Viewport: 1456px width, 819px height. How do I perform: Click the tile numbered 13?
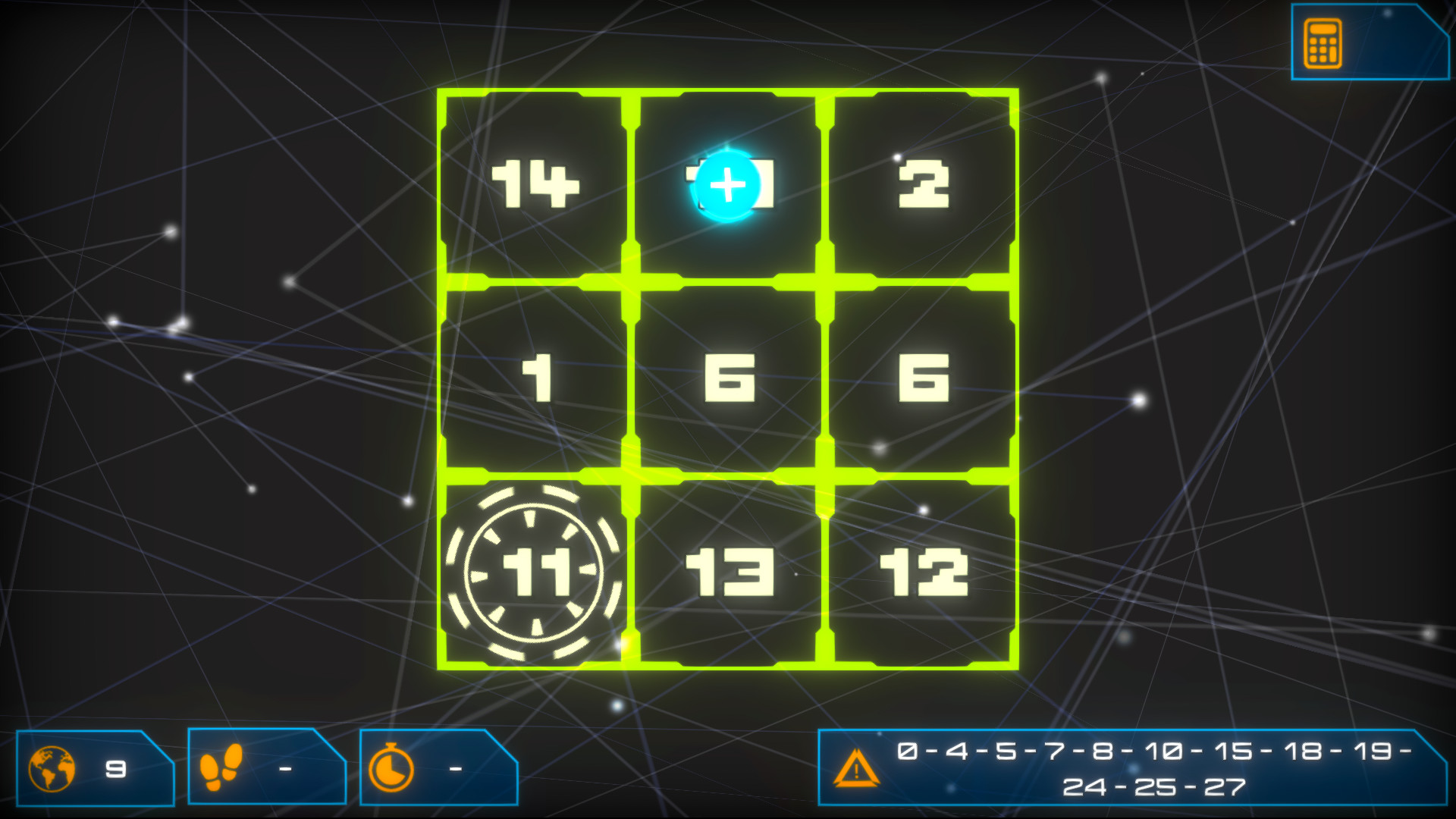[x=728, y=573]
